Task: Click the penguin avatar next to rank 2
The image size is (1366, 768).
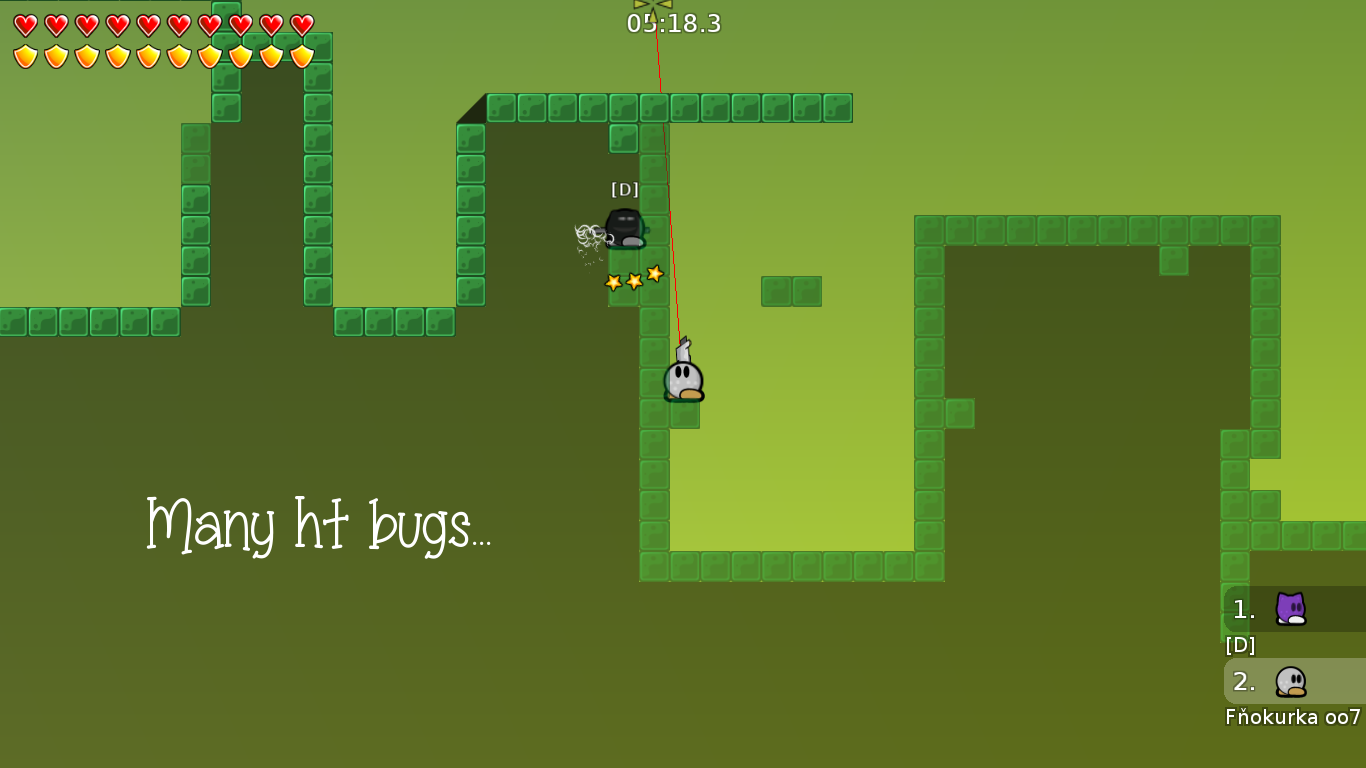Action: coord(1289,682)
